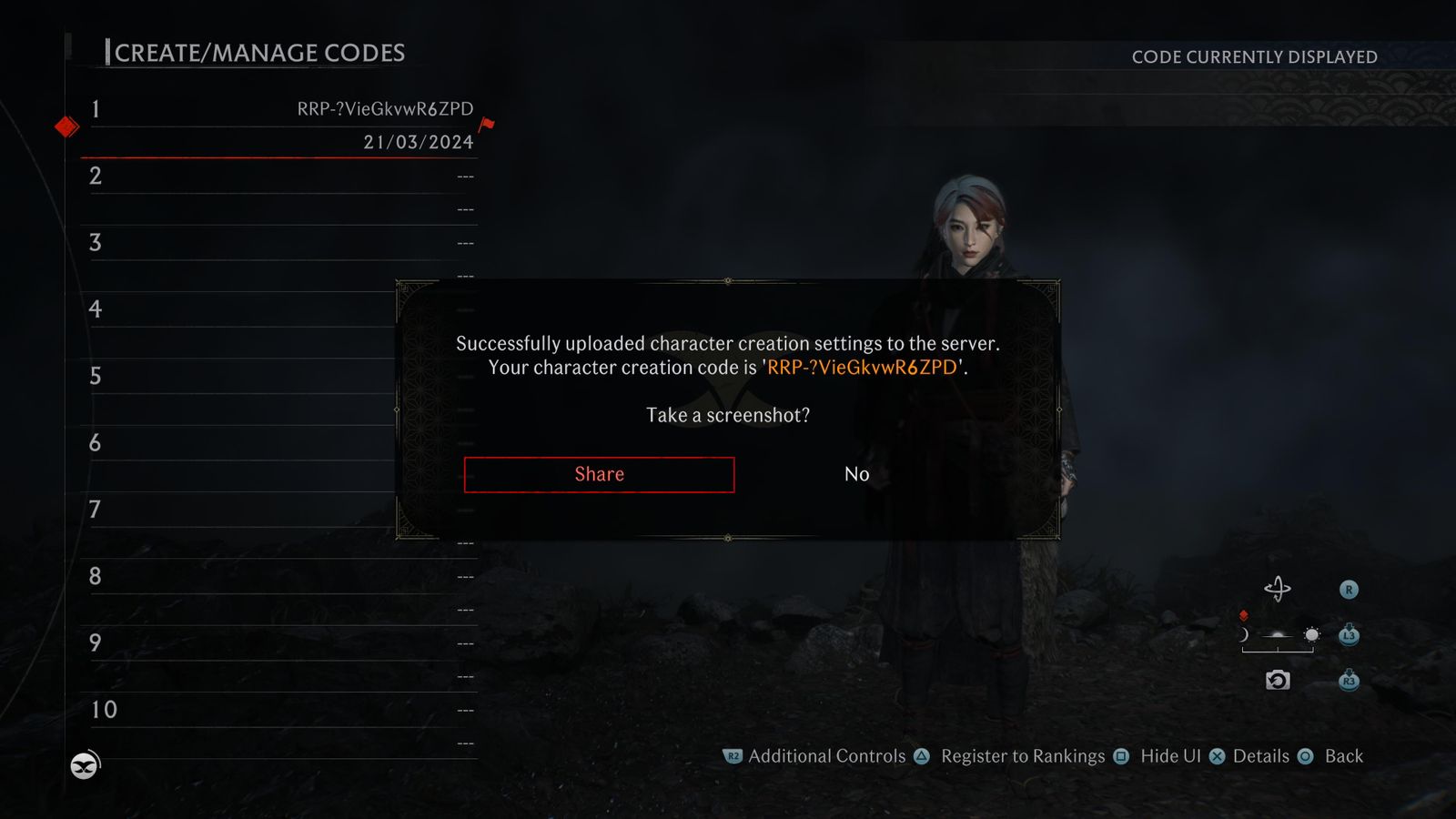This screenshot has height=819, width=1456.
Task: Adjust the time-of-day slider
Action: tap(1279, 642)
